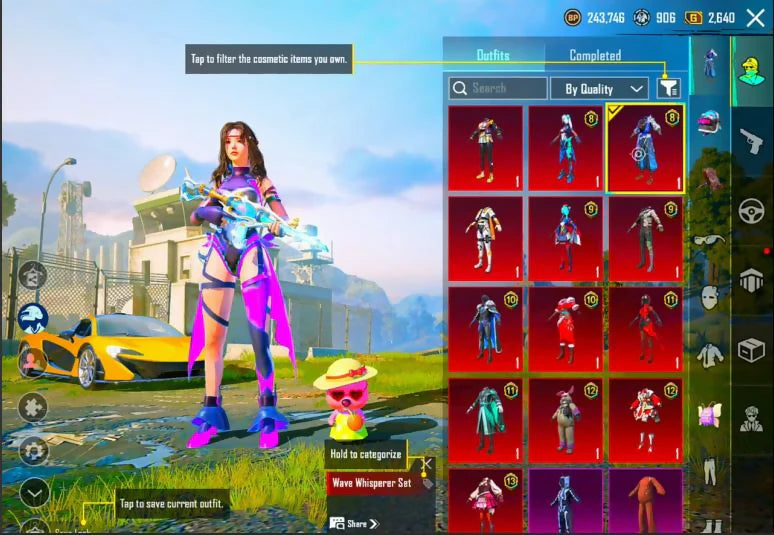Select the orange jumpsuit outfit tile
Image resolution: width=774 pixels, height=535 pixels.
(645, 499)
